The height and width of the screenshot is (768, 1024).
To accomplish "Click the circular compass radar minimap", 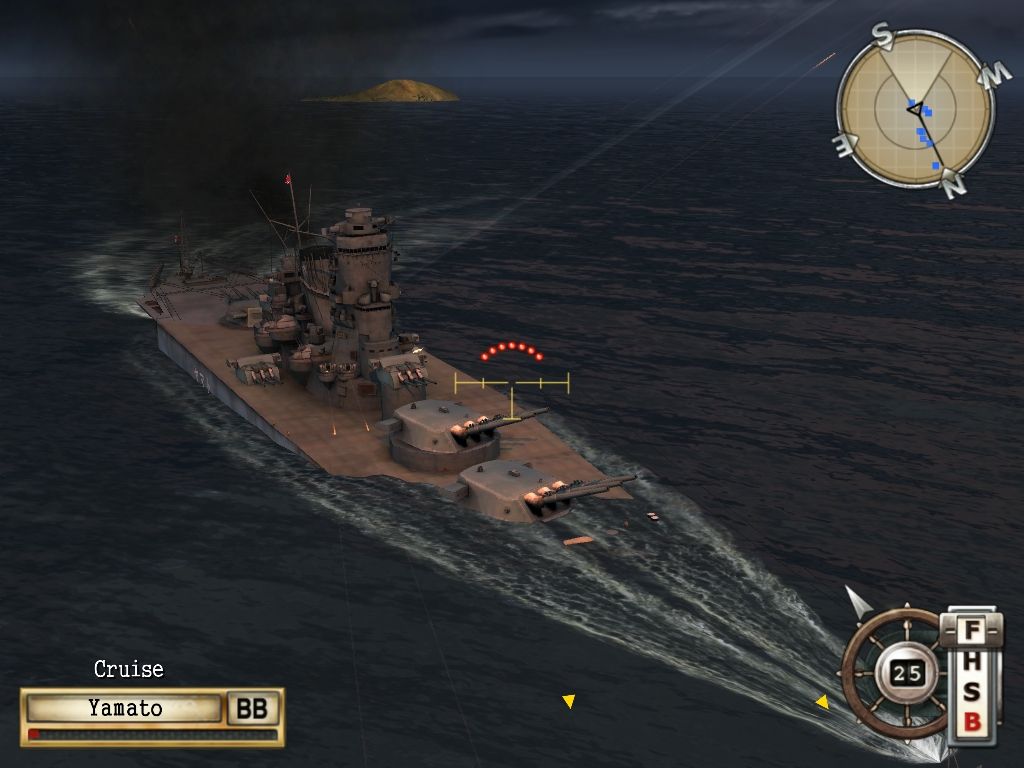I will [915, 110].
